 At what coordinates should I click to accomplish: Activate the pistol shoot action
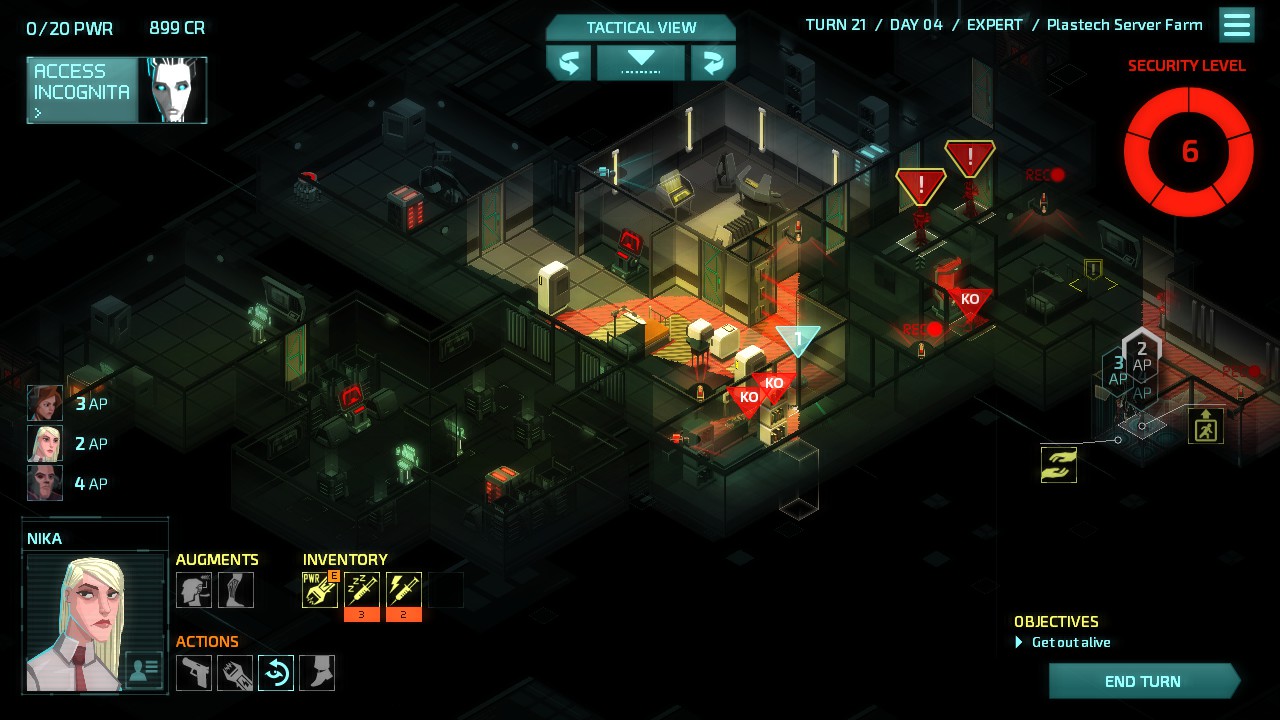tap(194, 673)
